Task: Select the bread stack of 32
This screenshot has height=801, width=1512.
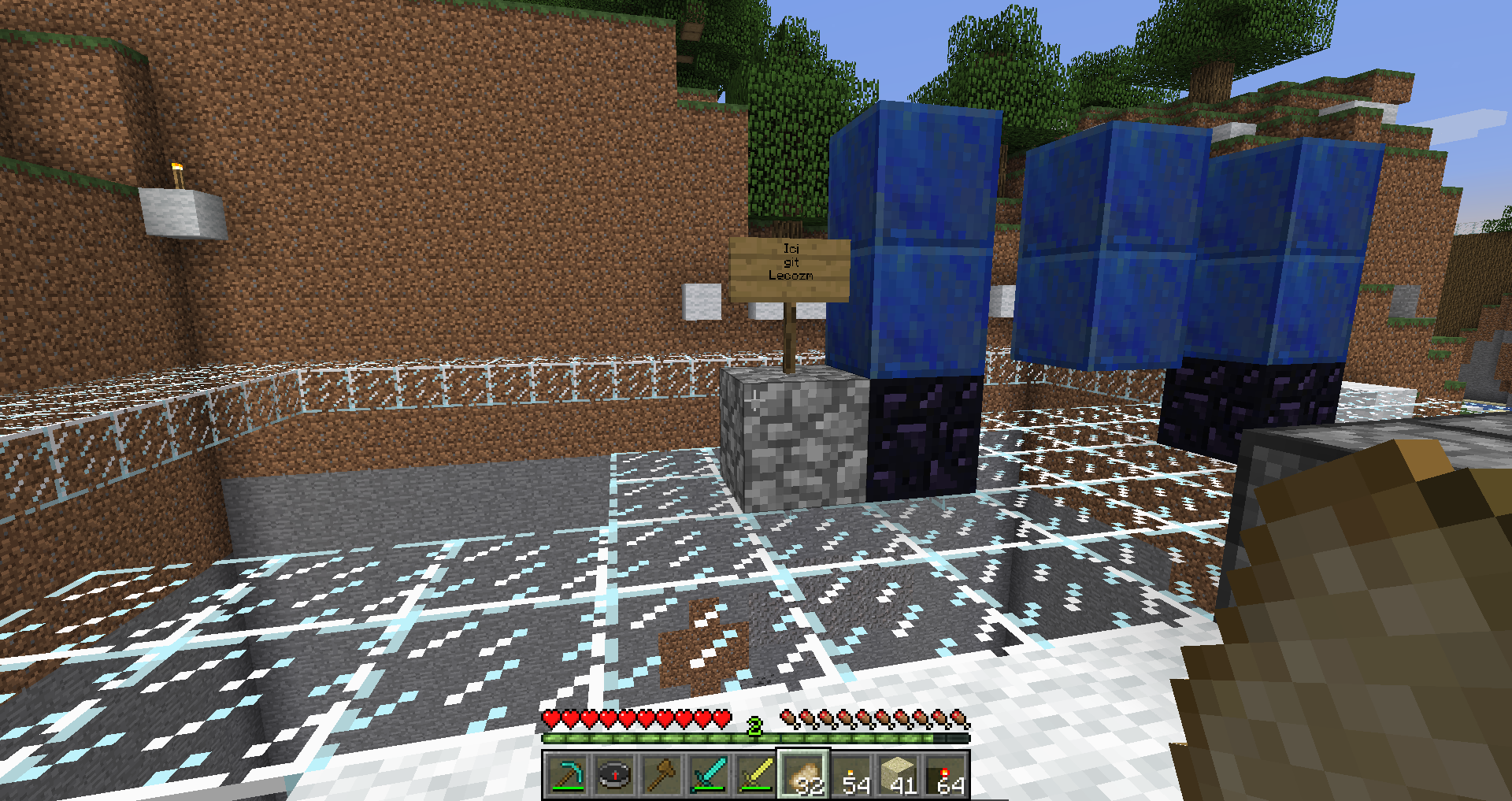Action: point(802,775)
